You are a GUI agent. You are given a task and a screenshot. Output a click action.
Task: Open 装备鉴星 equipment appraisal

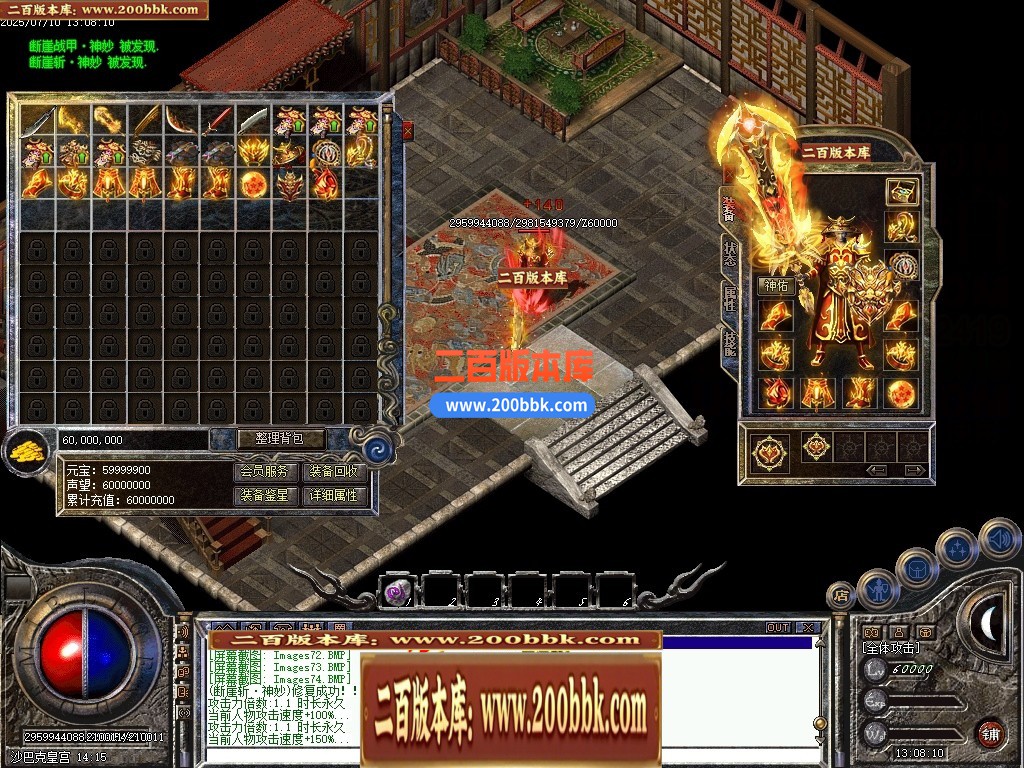[267, 495]
